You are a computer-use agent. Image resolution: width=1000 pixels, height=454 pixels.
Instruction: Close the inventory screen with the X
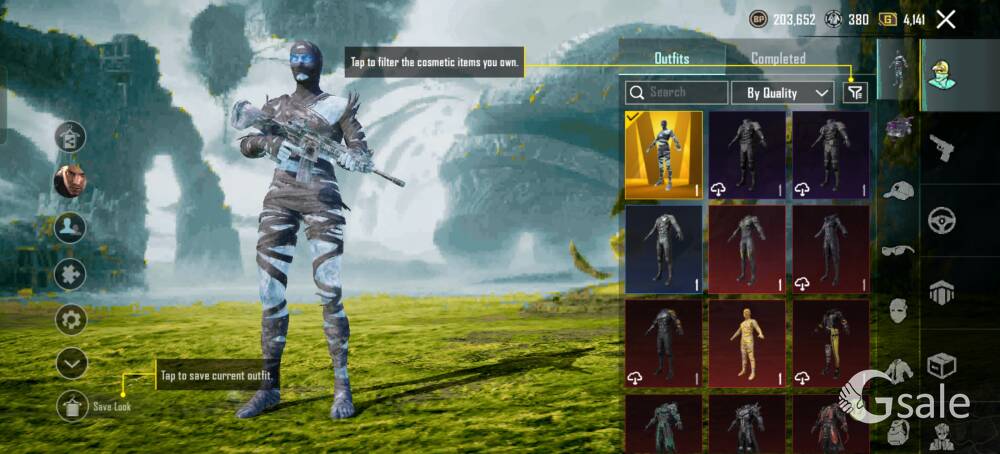tap(946, 19)
